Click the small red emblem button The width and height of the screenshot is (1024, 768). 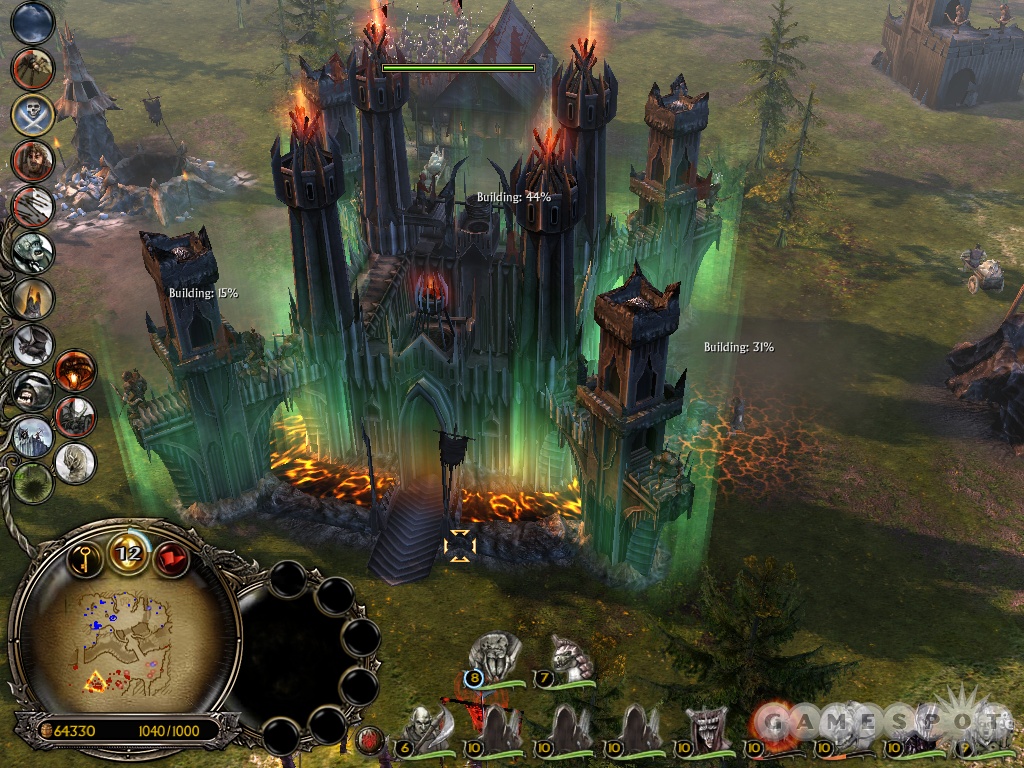pyautogui.click(x=368, y=740)
